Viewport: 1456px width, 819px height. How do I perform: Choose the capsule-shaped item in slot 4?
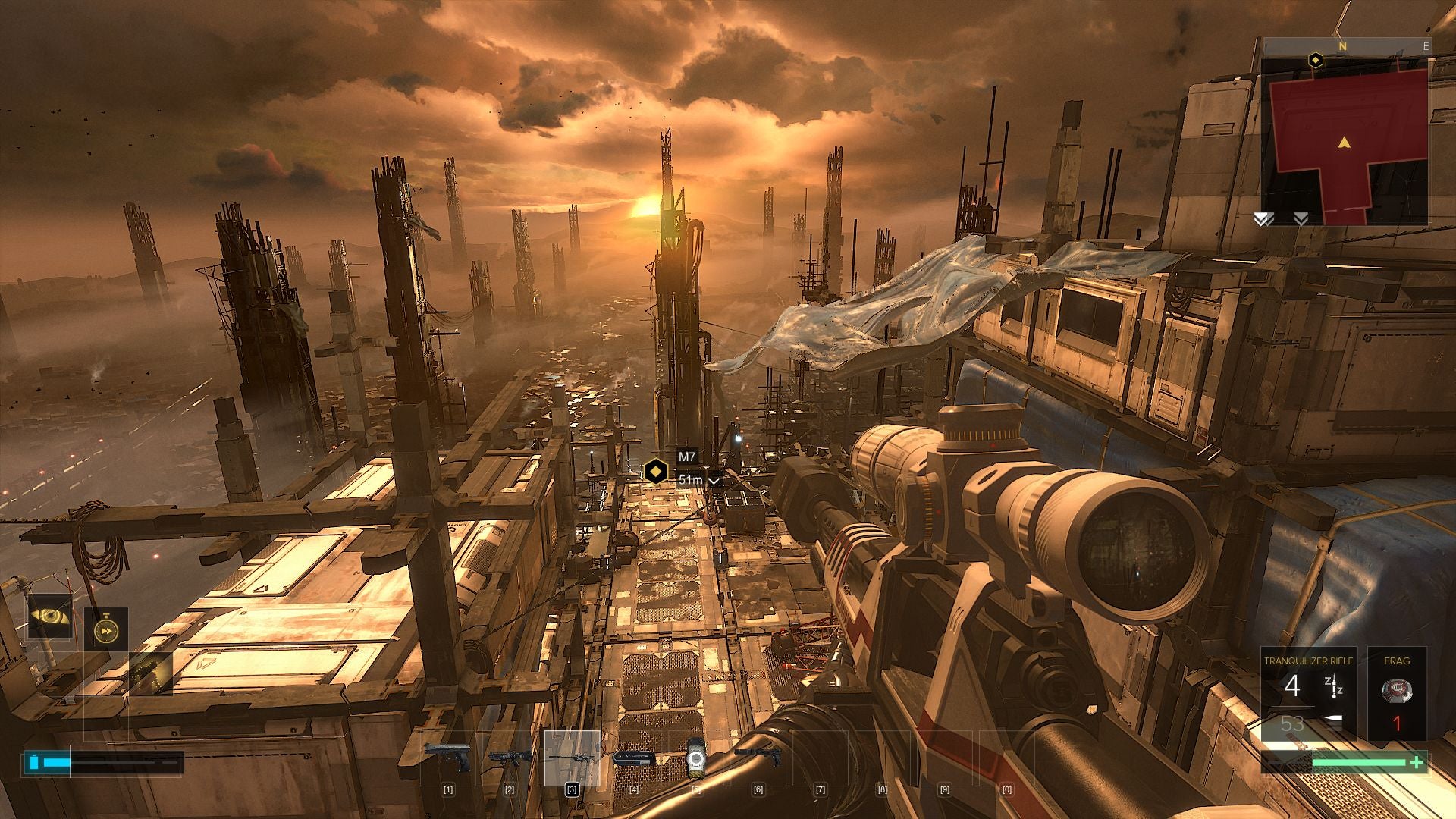tap(634, 758)
